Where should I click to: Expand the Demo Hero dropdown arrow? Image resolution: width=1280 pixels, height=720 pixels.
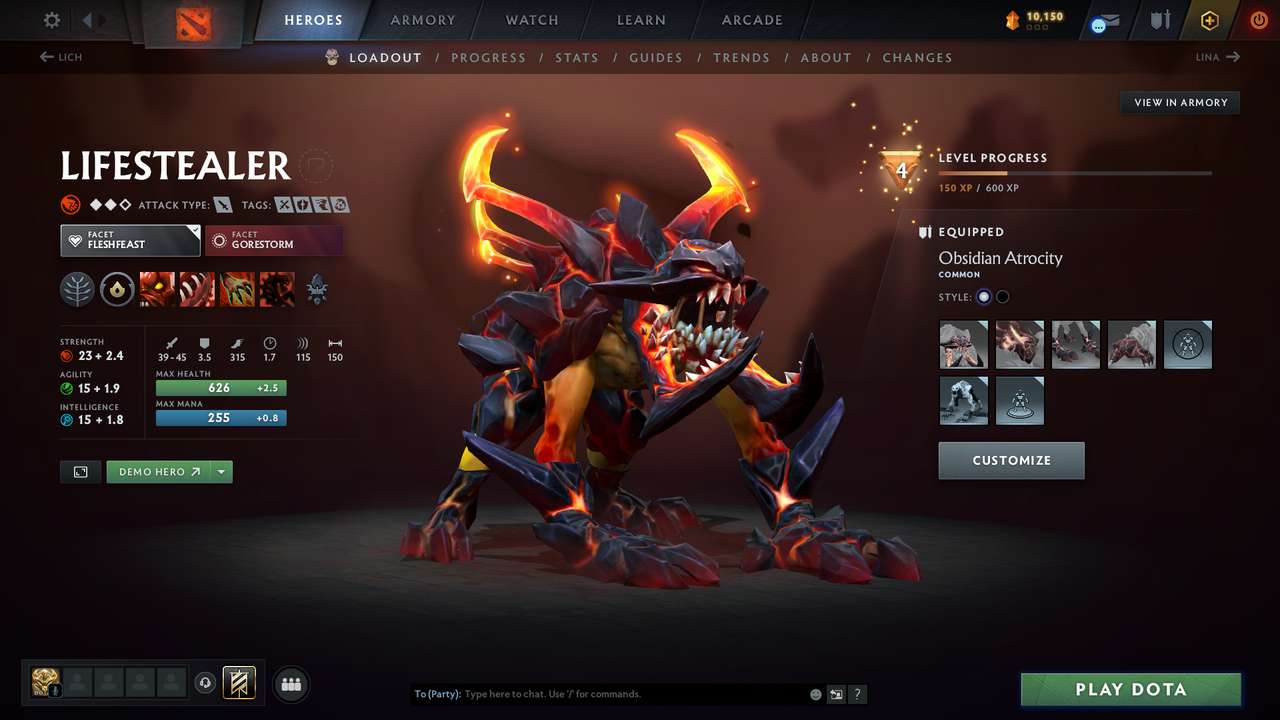(x=223, y=471)
